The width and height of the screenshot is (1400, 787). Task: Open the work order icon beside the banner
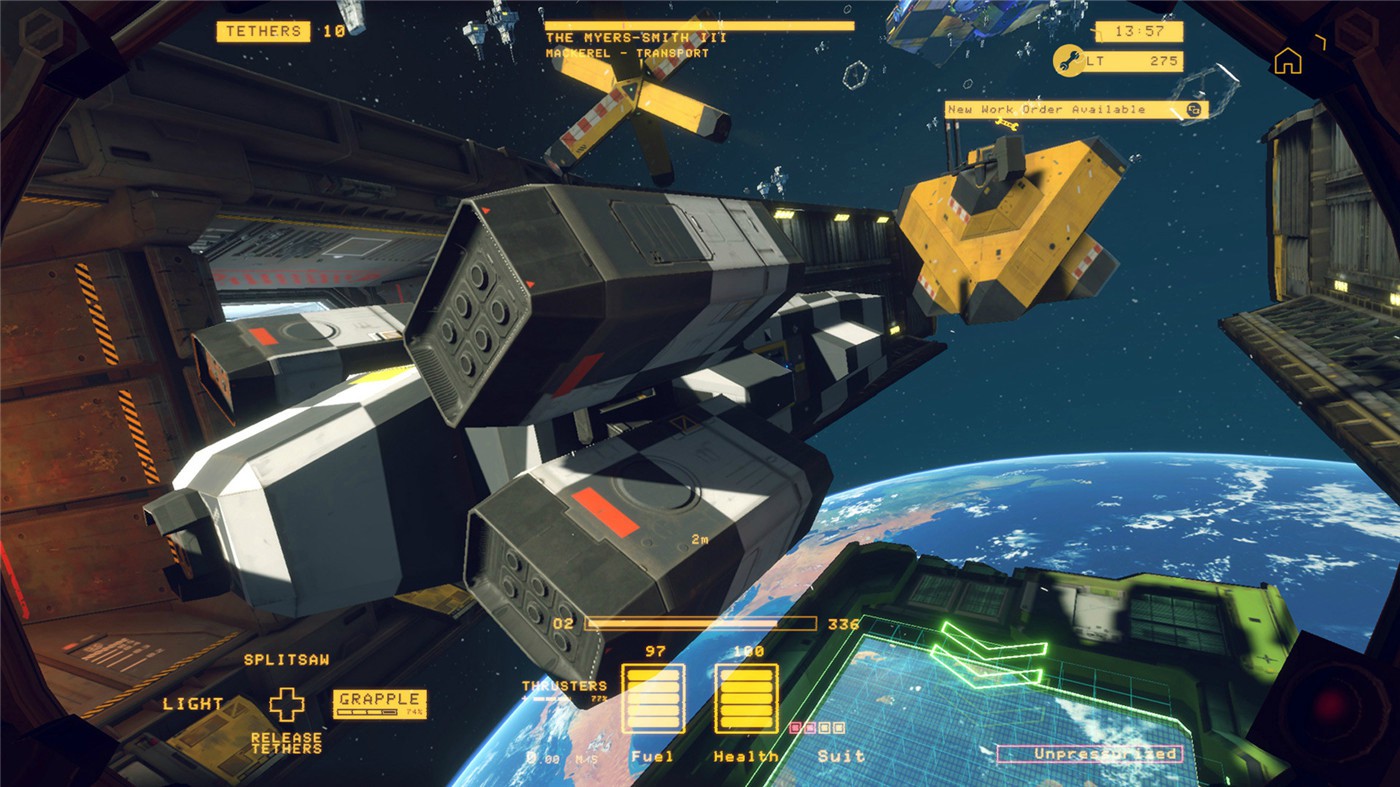pos(1193,108)
